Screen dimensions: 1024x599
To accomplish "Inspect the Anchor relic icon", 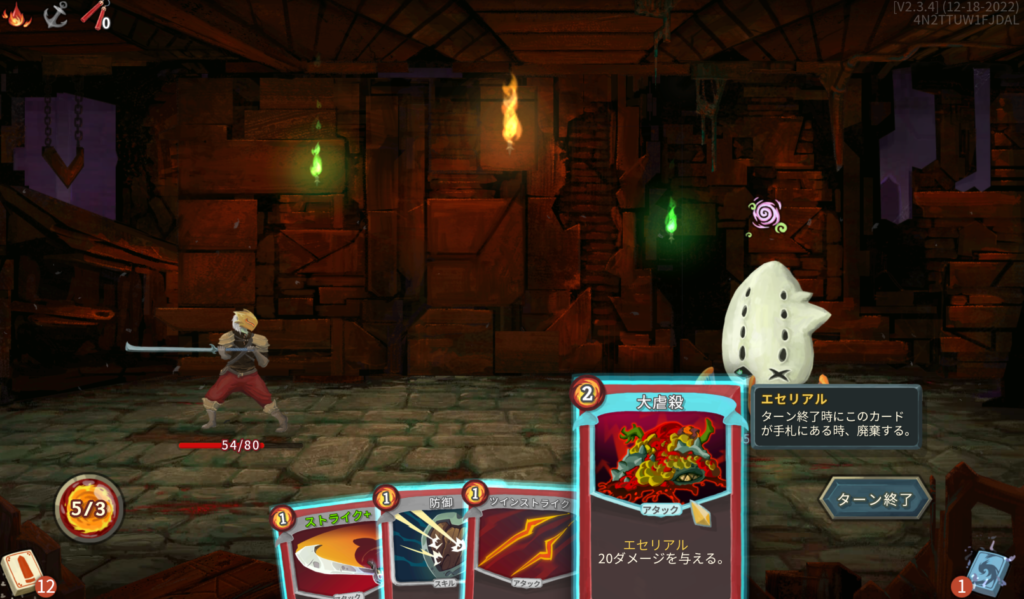I will click(56, 14).
